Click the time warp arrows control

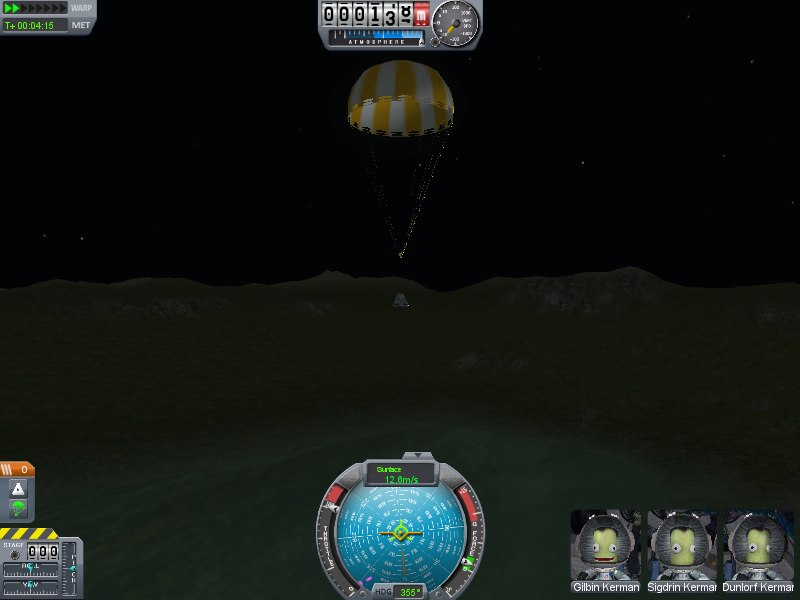pos(36,8)
